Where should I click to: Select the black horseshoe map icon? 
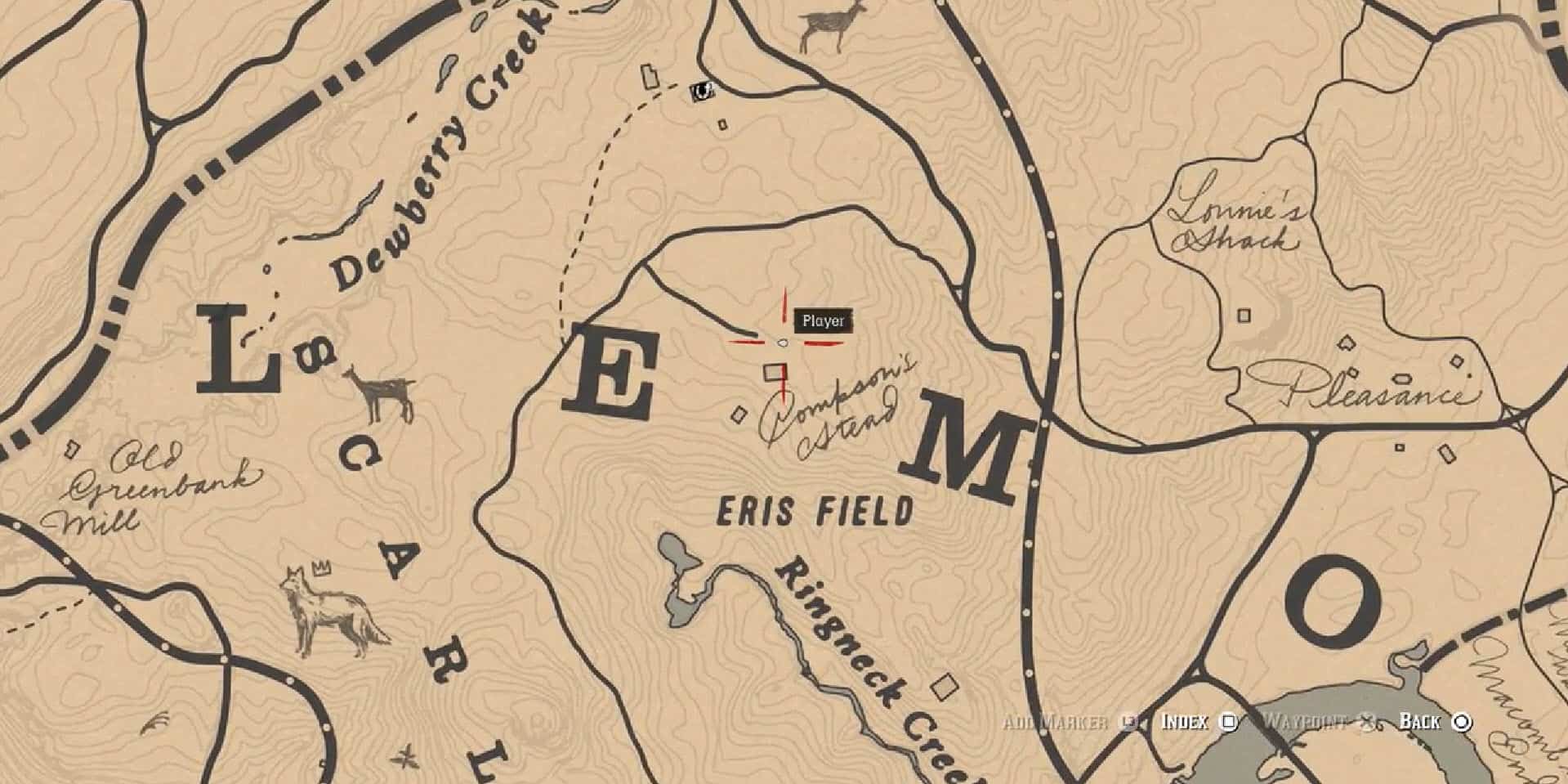point(700,92)
